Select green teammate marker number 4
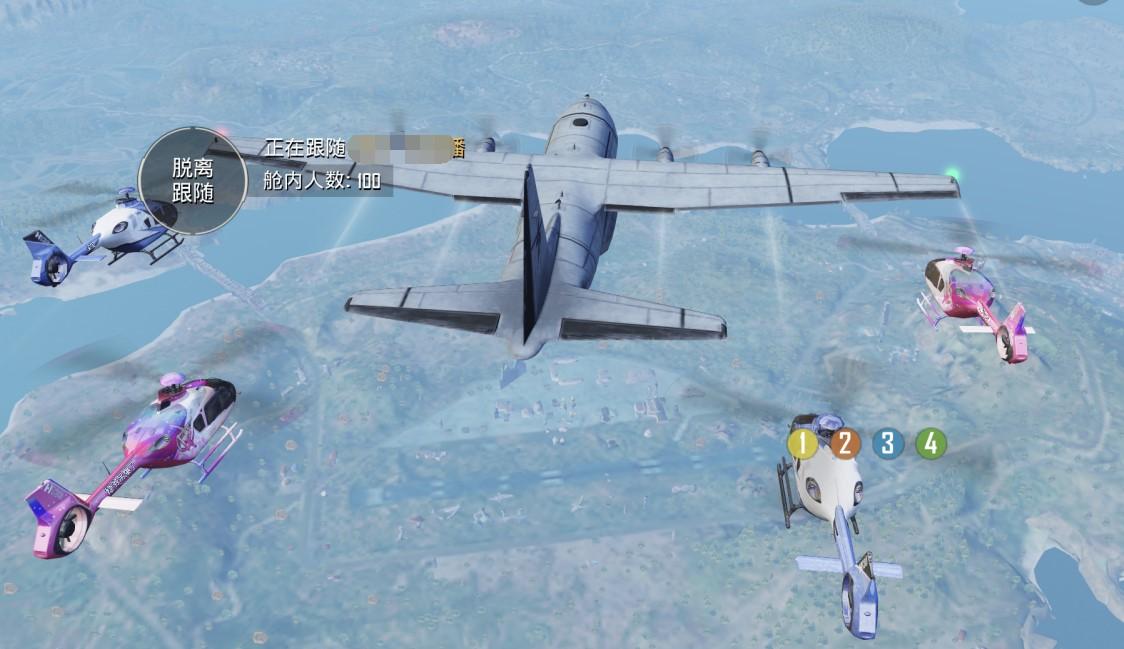Screen dimensions: 1124x649 tap(931, 443)
